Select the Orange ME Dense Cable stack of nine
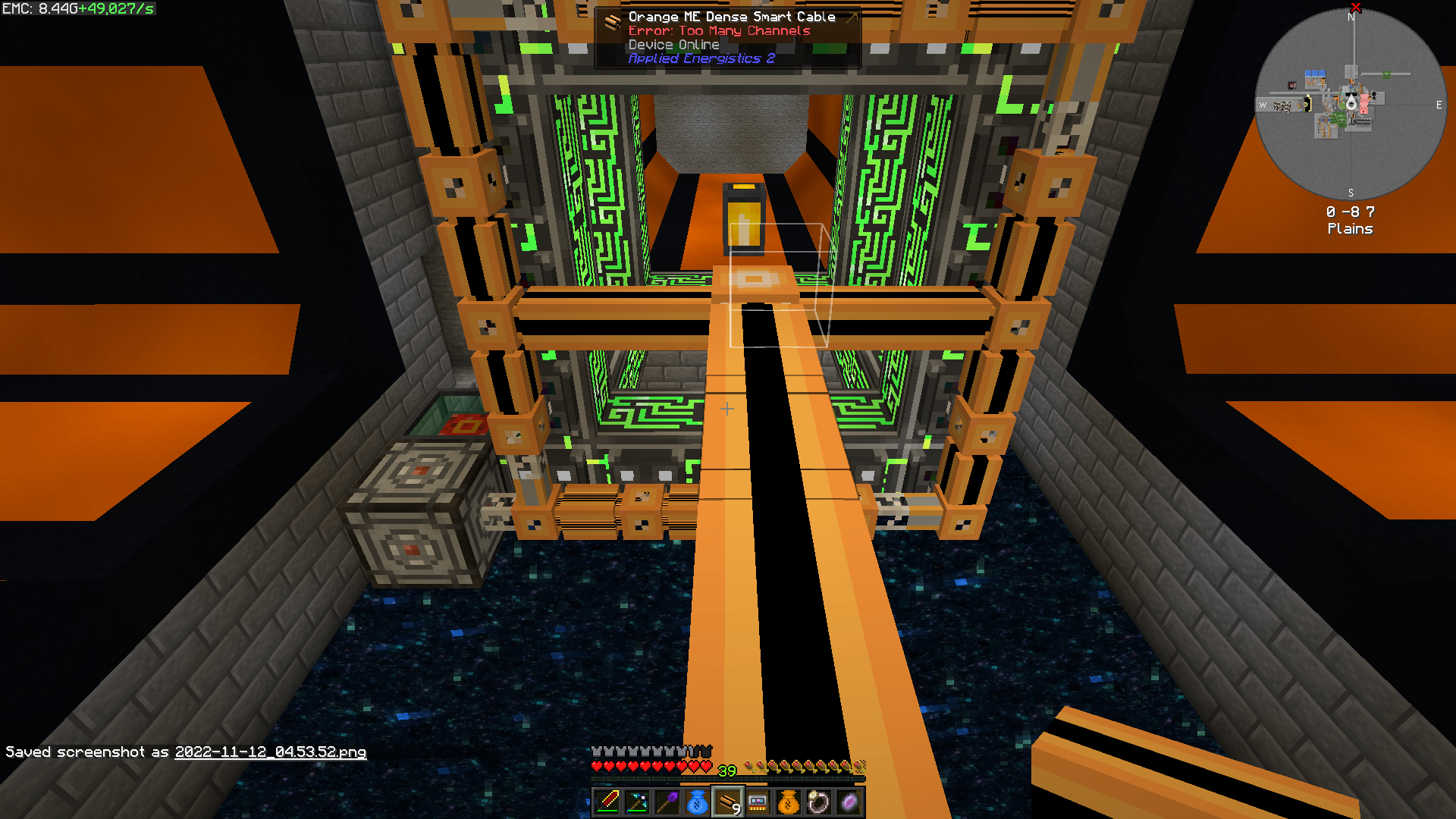 pyautogui.click(x=726, y=802)
